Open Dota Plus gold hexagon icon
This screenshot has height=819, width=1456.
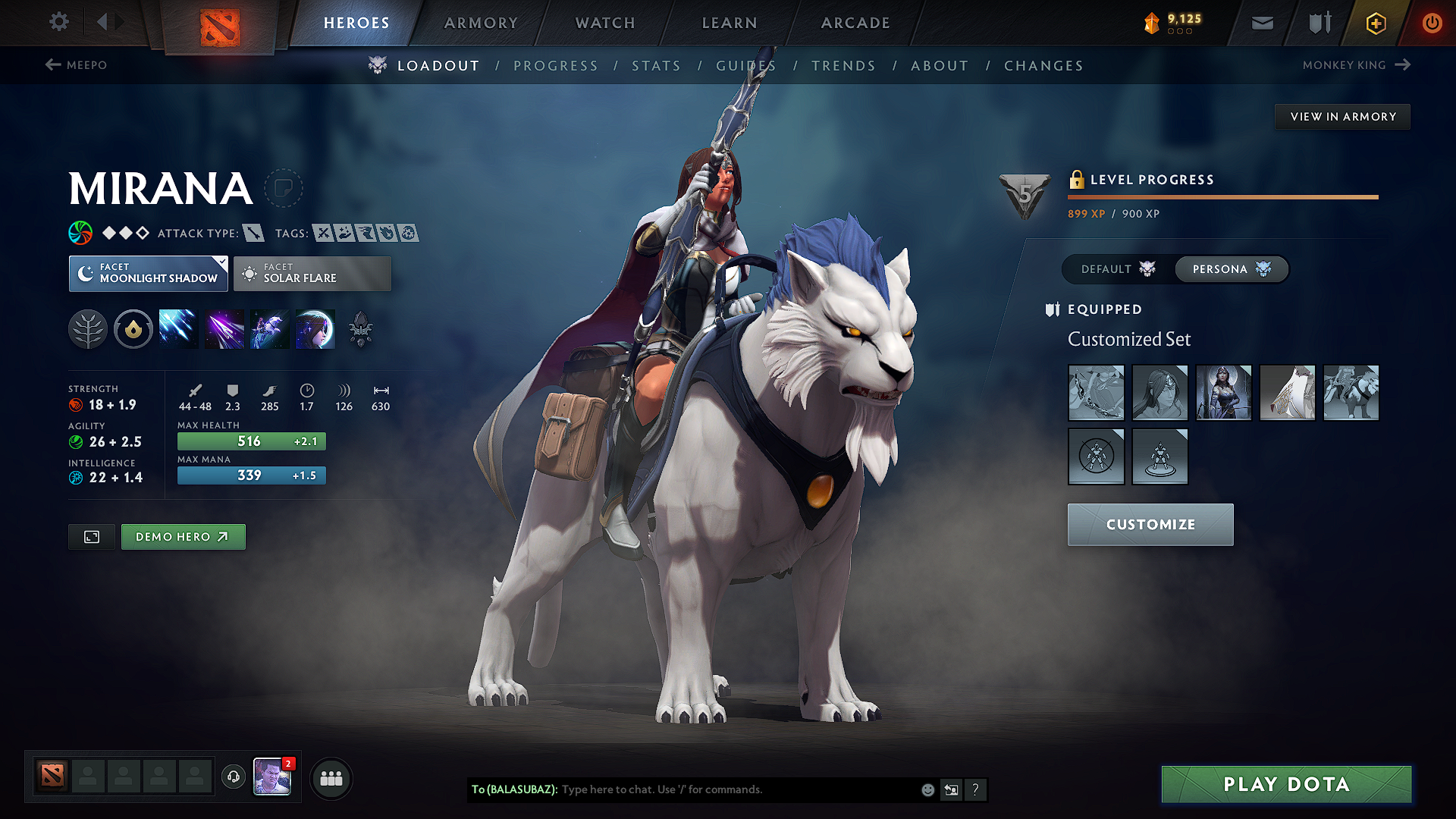coord(1375,23)
